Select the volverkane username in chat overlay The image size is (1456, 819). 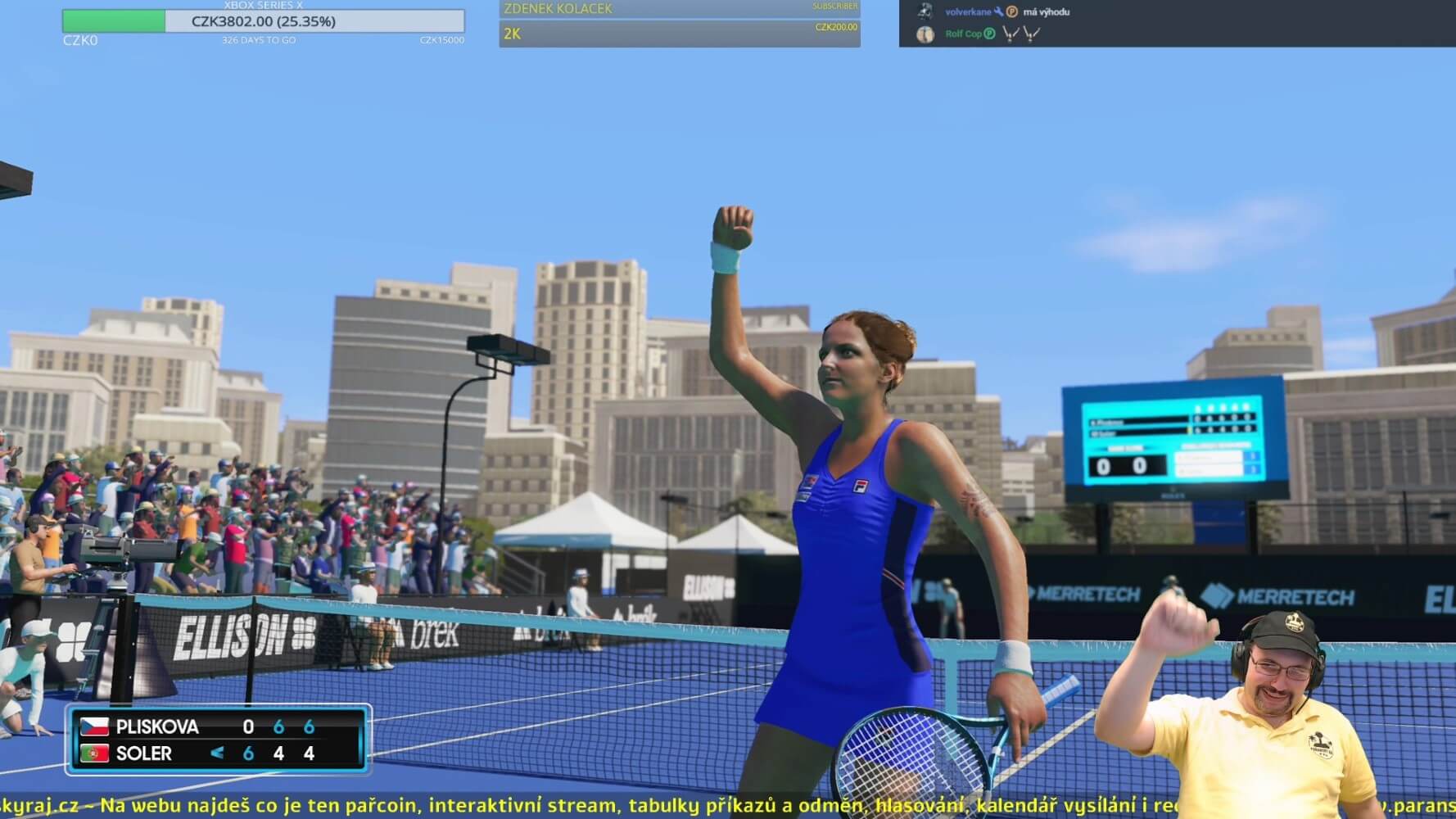(x=968, y=12)
